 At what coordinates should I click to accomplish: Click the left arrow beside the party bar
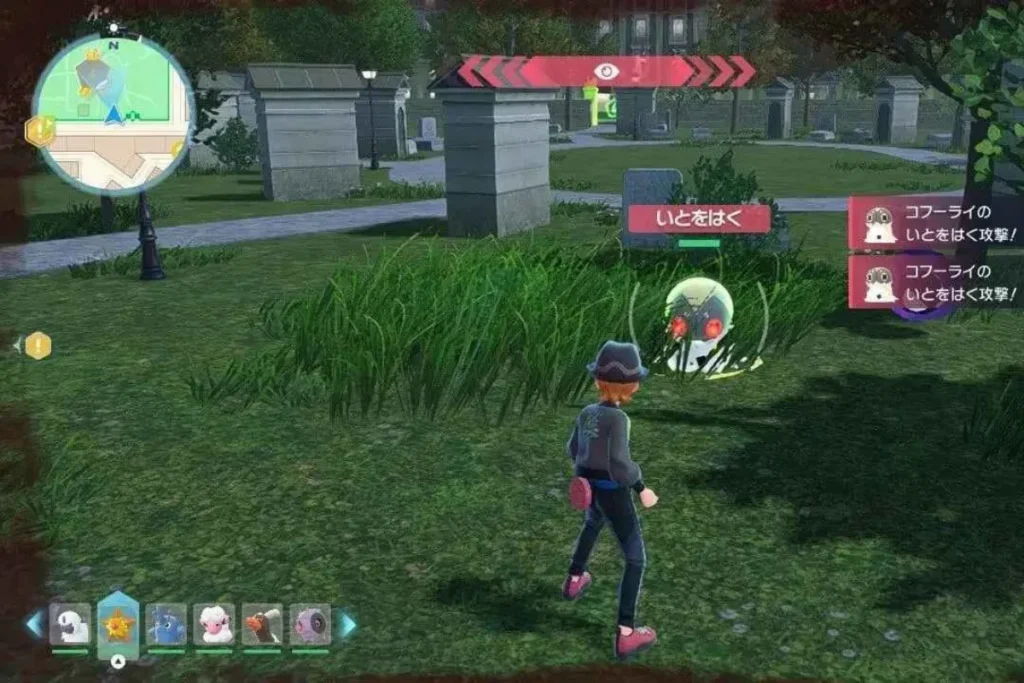click(x=35, y=625)
